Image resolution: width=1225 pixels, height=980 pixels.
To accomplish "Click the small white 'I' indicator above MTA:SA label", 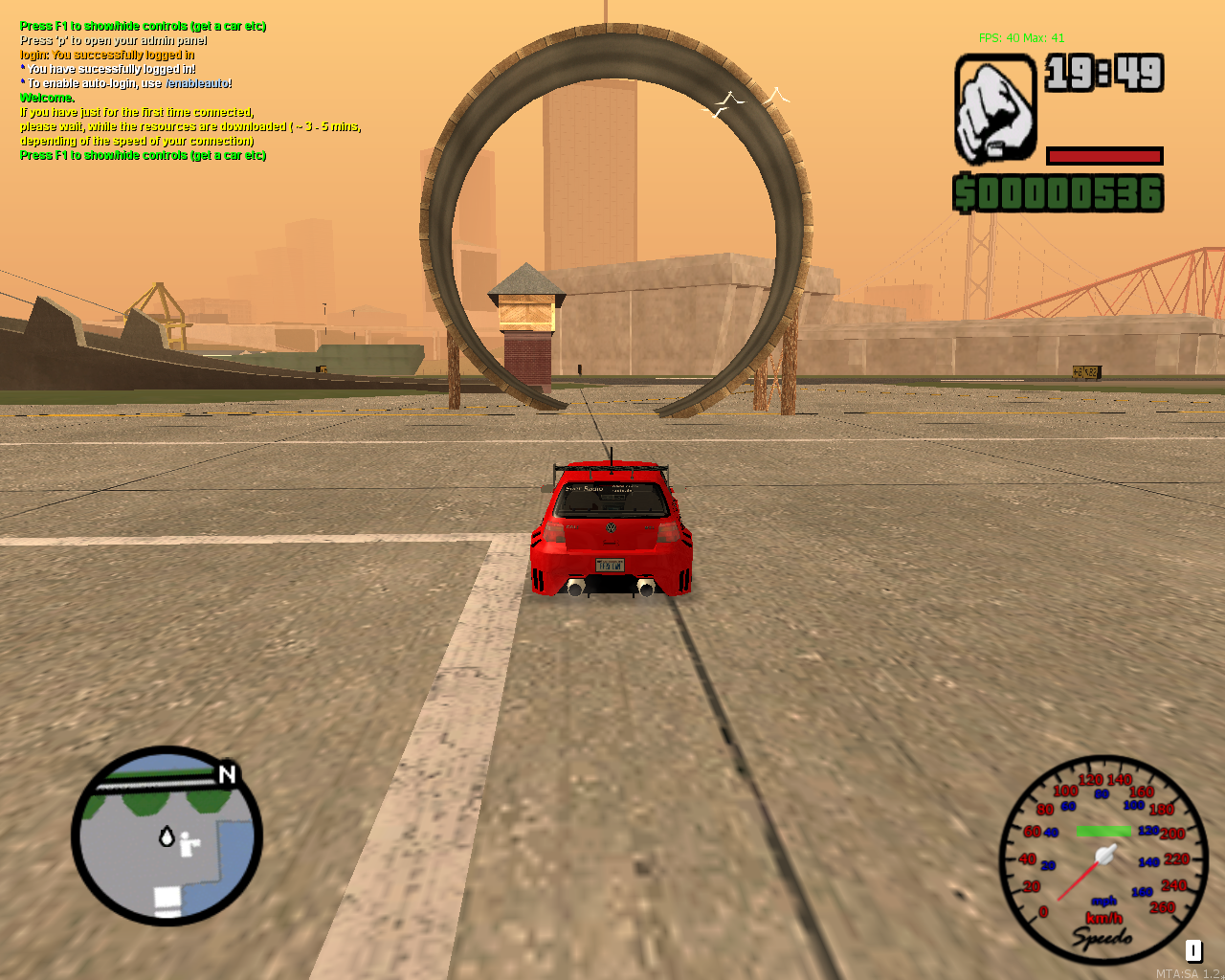I will tap(1193, 951).
